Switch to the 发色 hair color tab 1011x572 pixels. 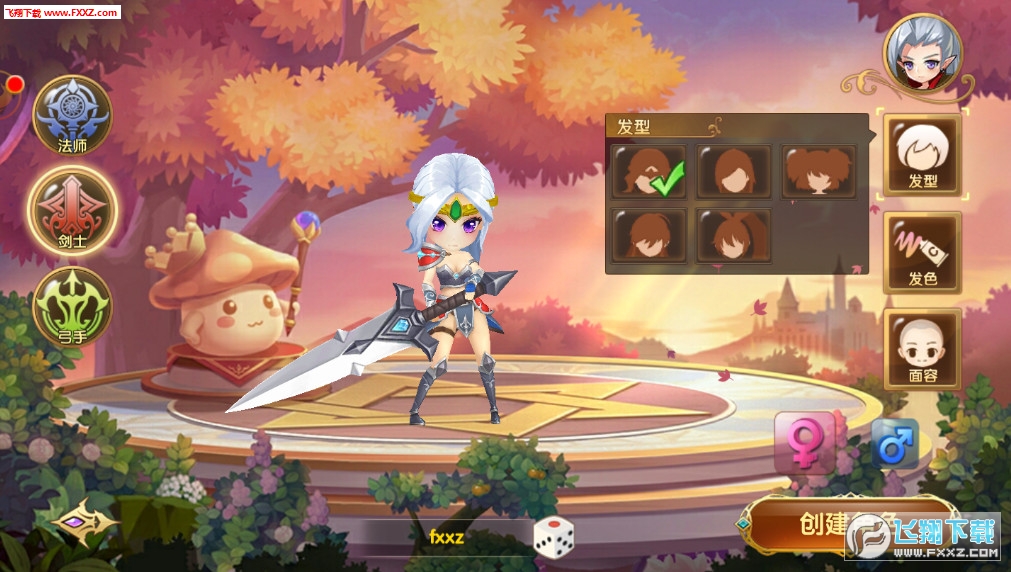tap(921, 252)
